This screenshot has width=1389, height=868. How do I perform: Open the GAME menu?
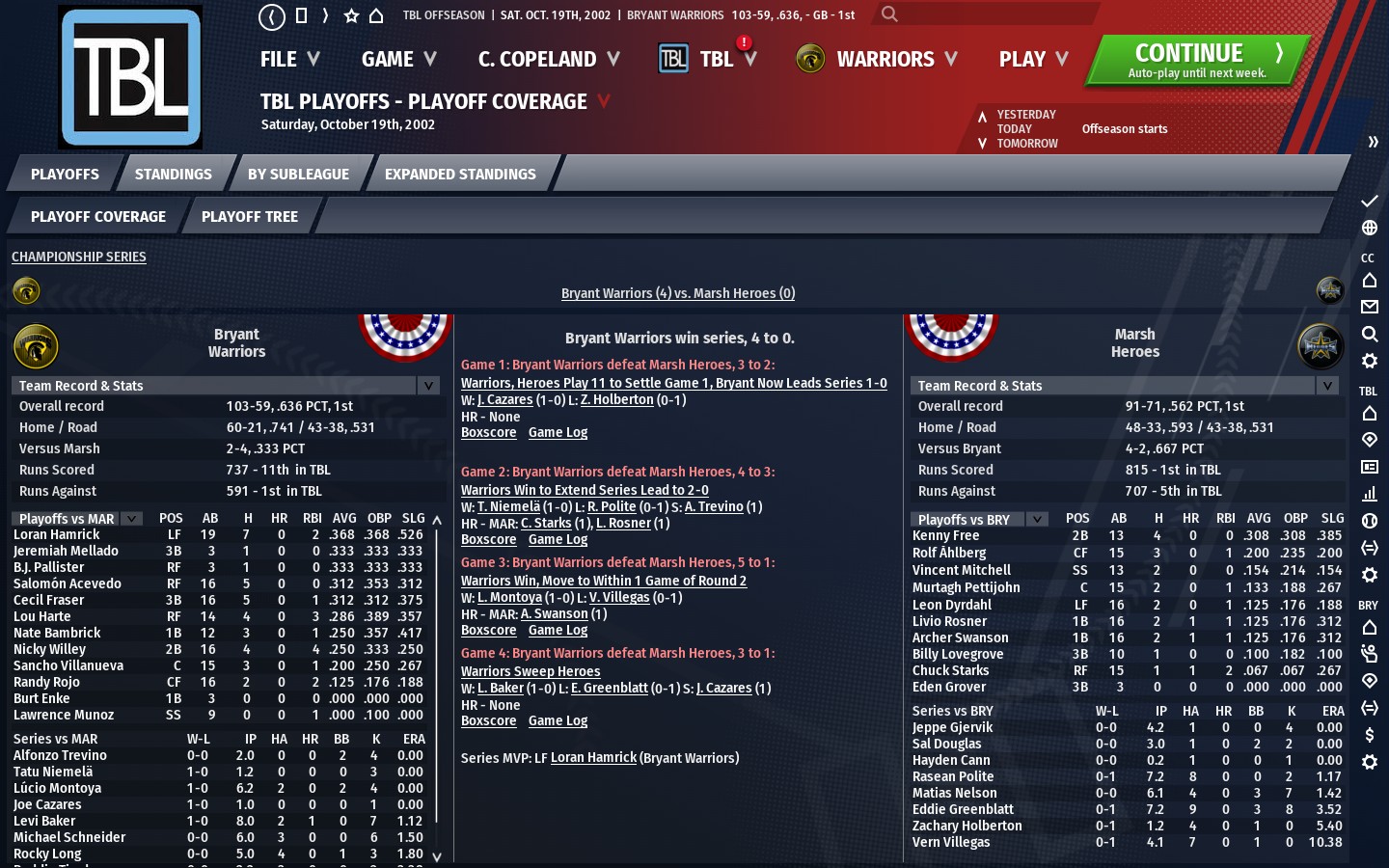click(x=398, y=60)
